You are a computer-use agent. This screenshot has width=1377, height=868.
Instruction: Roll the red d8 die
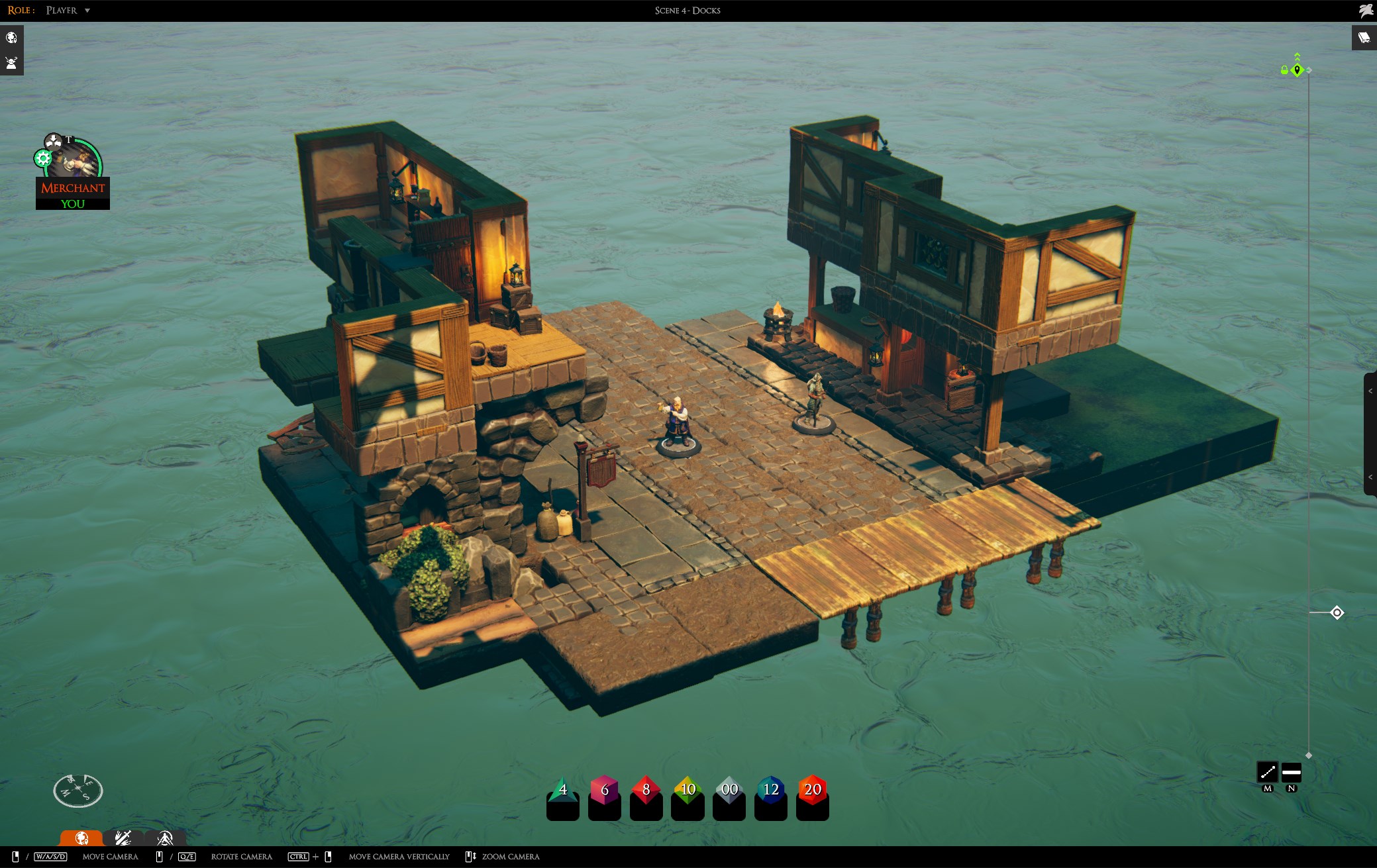[x=646, y=791]
